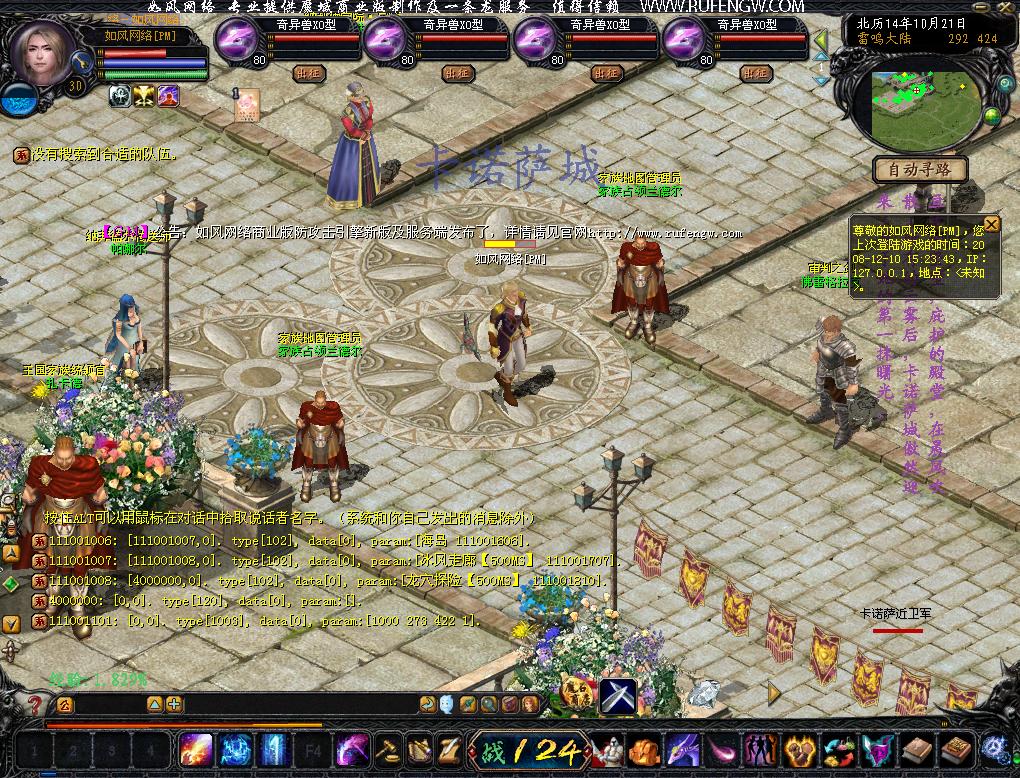Screen dimensions: 1020x778
Task: Select the crossed swords attack icon
Action: coord(618,696)
